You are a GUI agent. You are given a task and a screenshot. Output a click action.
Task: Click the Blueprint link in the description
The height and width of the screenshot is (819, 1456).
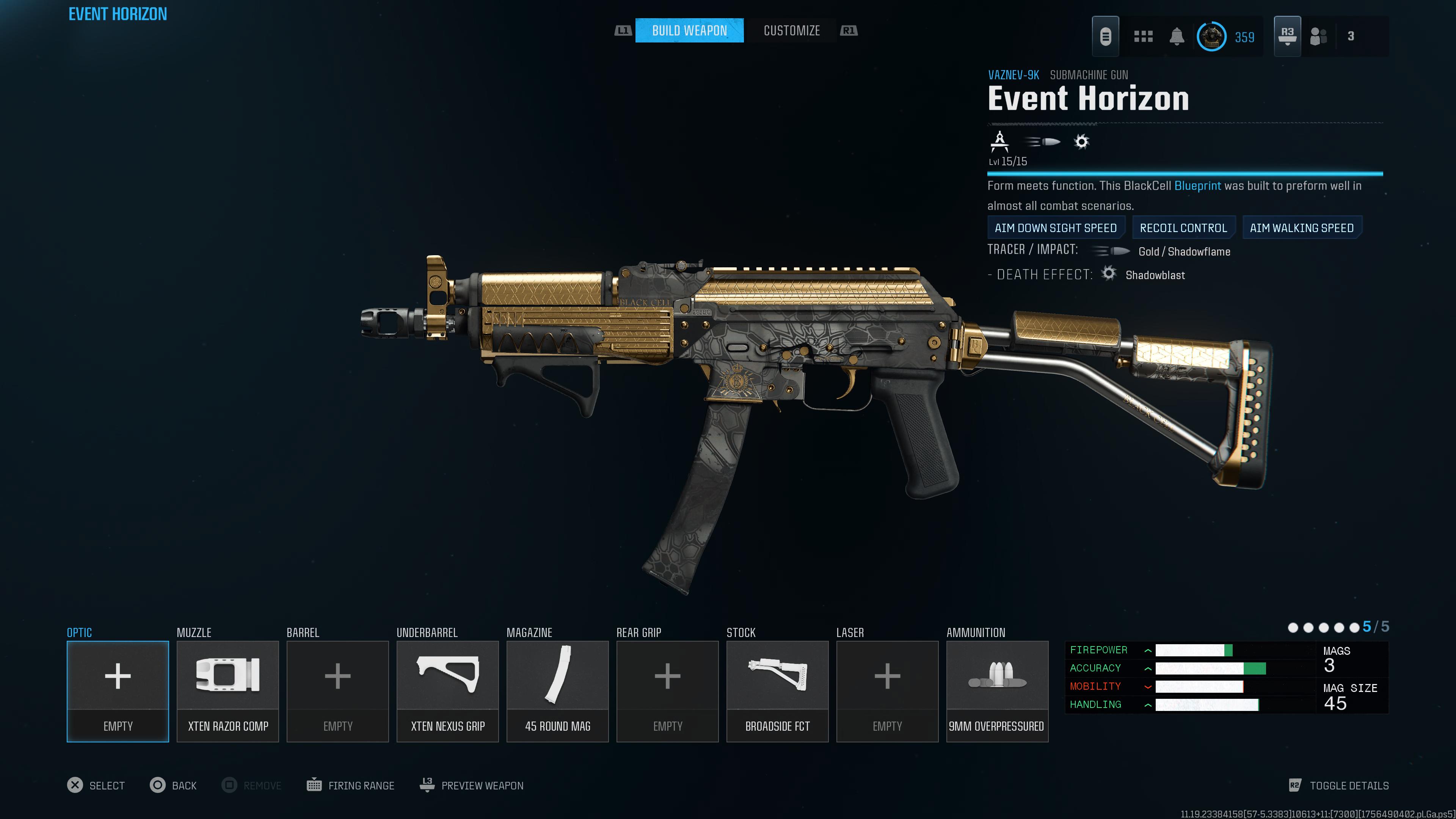click(1197, 186)
